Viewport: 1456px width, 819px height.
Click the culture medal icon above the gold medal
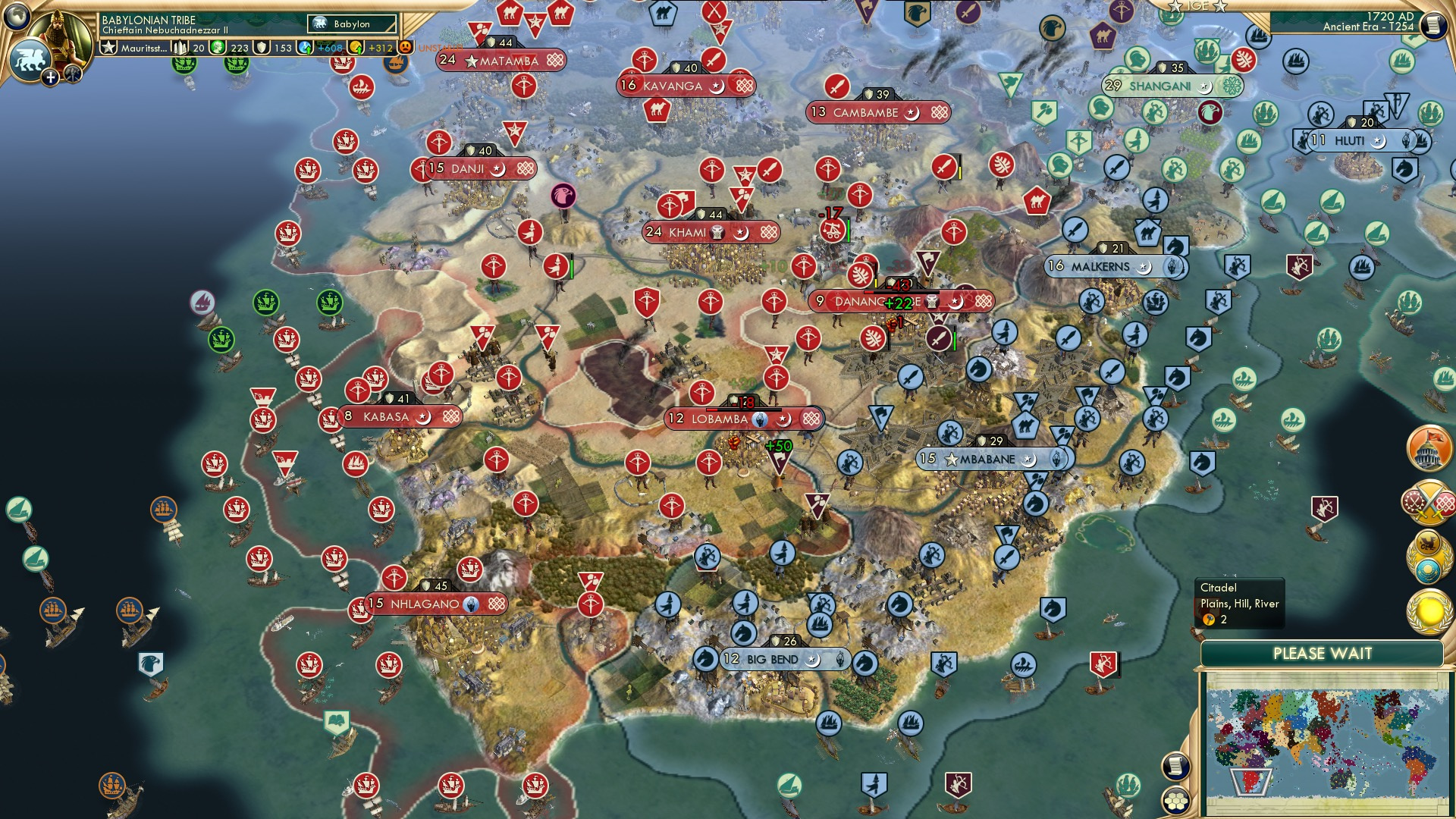tap(1429, 554)
